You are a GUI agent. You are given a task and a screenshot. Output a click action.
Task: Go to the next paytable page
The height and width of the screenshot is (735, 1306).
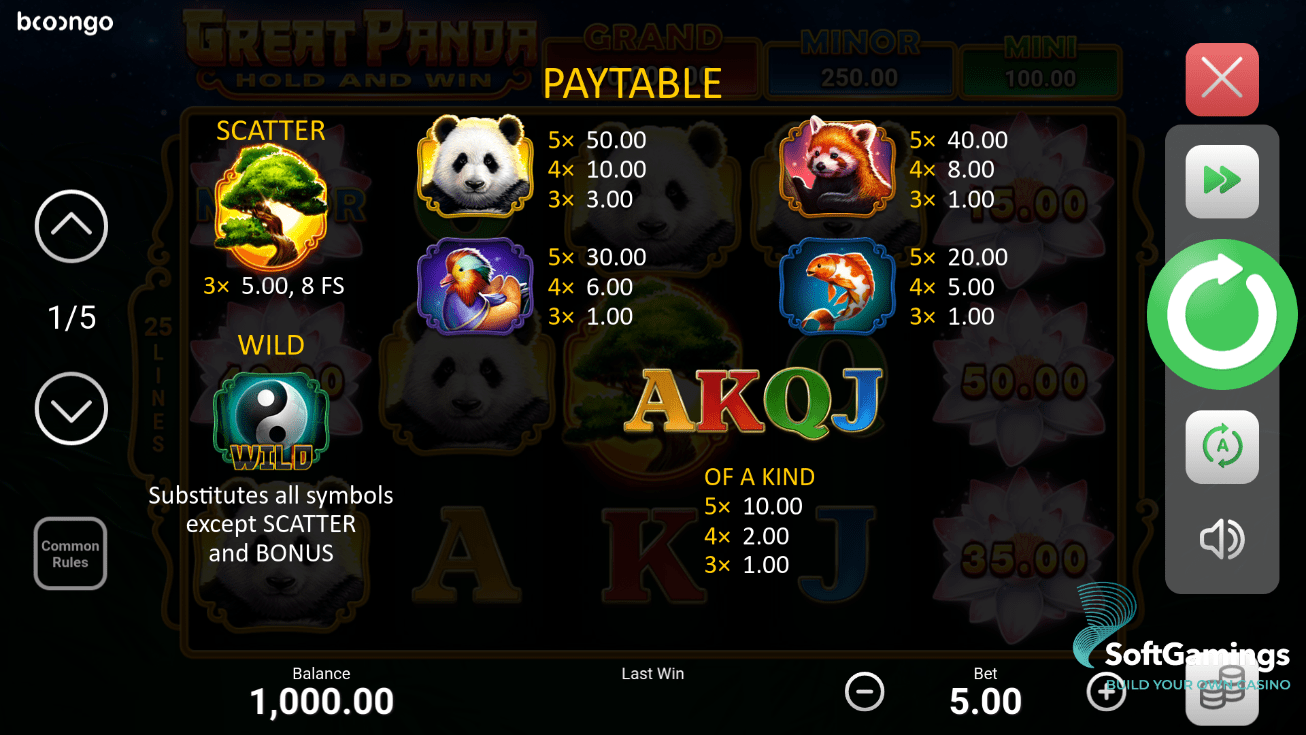click(70, 408)
